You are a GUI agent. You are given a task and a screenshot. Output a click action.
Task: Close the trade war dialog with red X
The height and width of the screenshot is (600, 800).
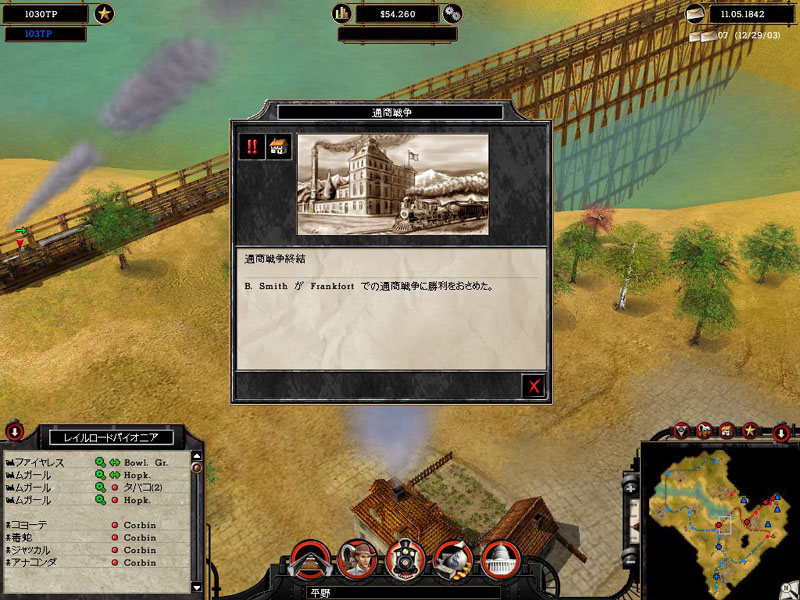coord(535,386)
